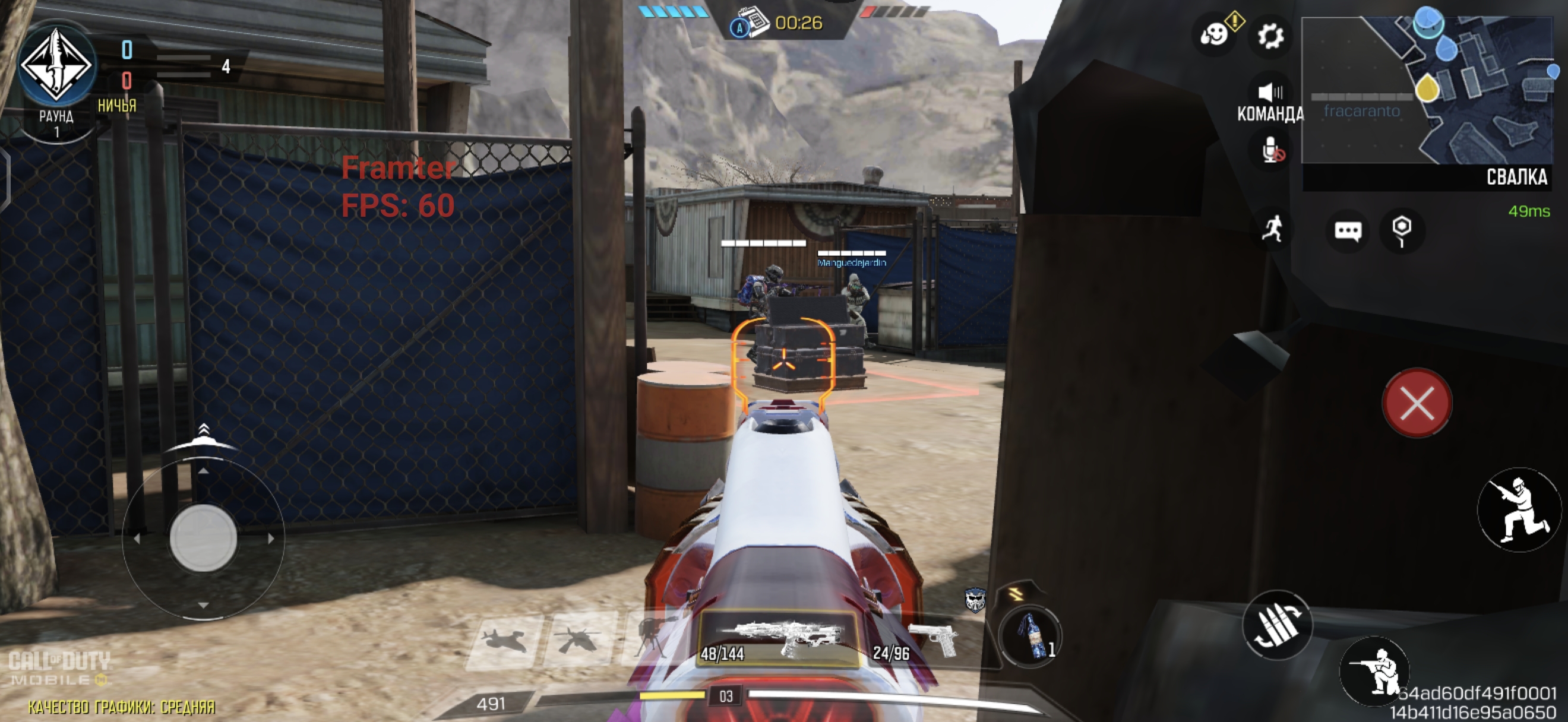Open the settings gear icon
The image size is (1568, 722).
coord(1270,36)
